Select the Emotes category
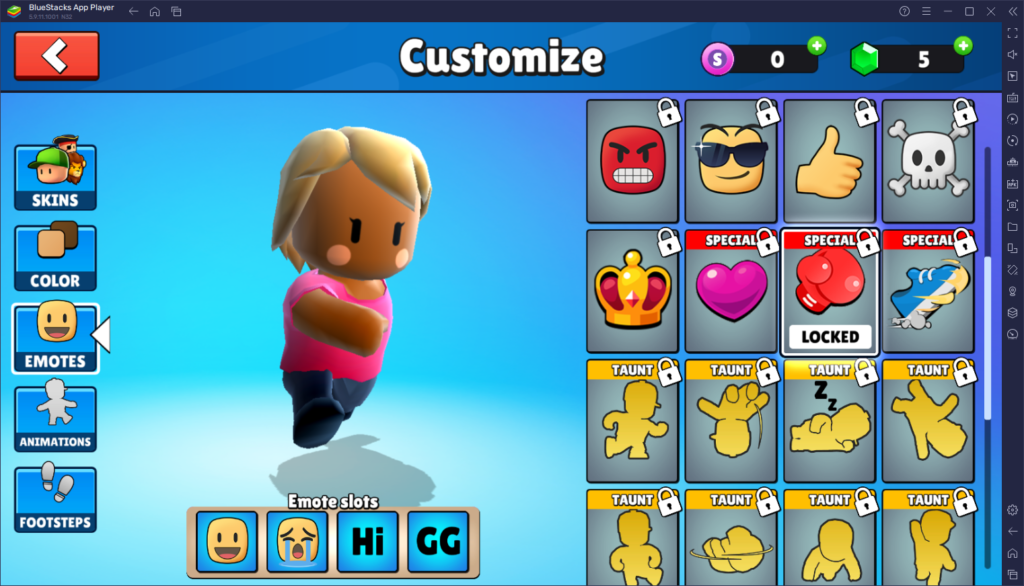The height and width of the screenshot is (586, 1024). (55, 338)
